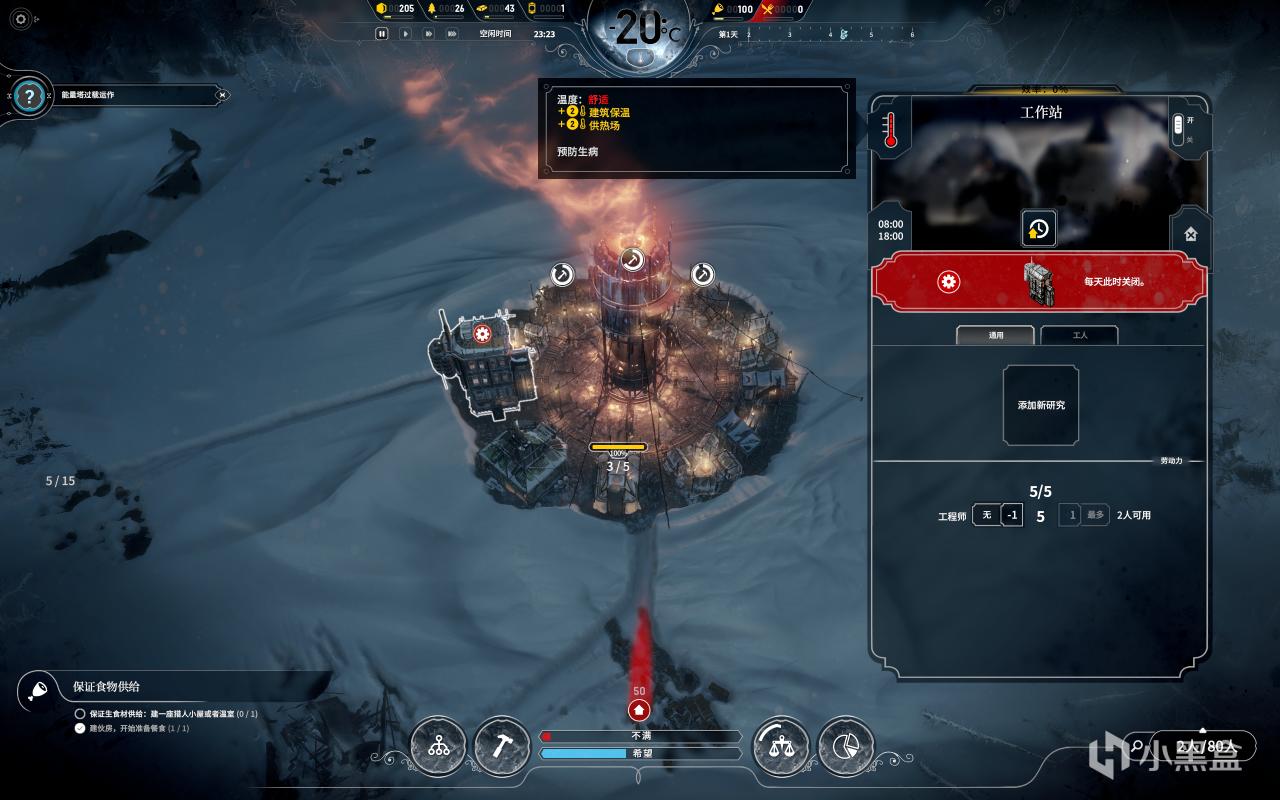Image resolution: width=1280 pixels, height=800 pixels.
Task: Pause the game speed
Action: [381, 33]
